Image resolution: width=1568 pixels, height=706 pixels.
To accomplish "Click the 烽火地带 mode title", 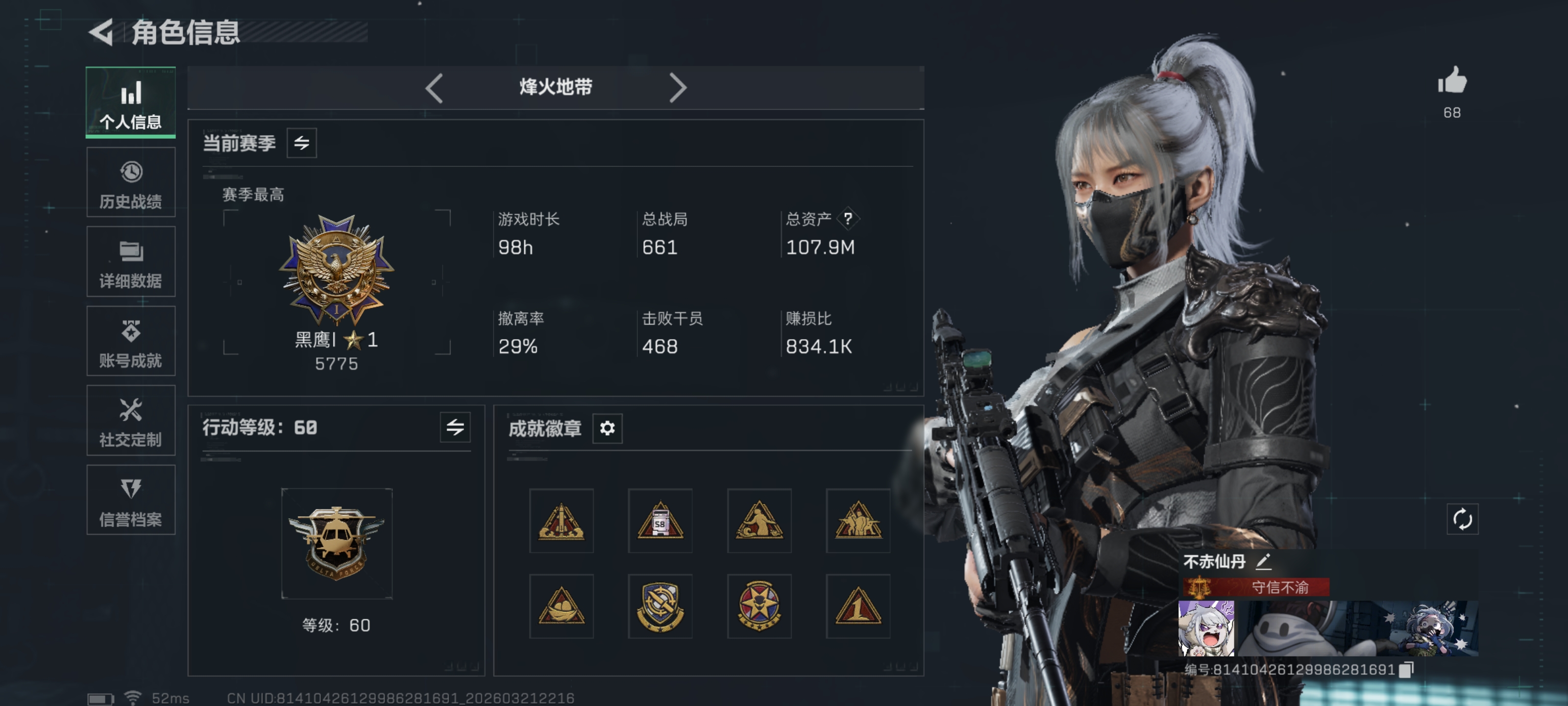I will coord(556,88).
